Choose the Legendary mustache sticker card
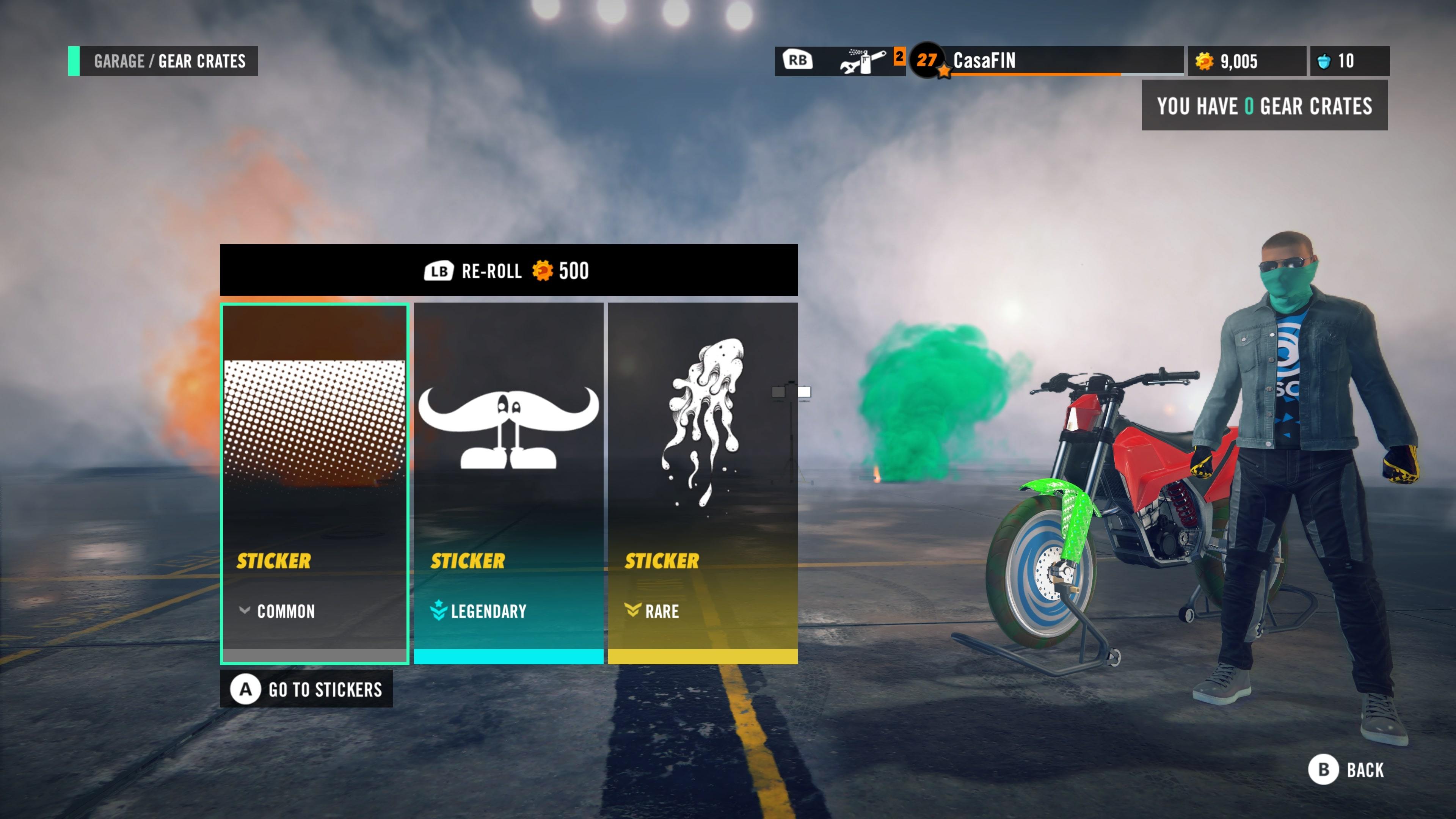 (508, 483)
